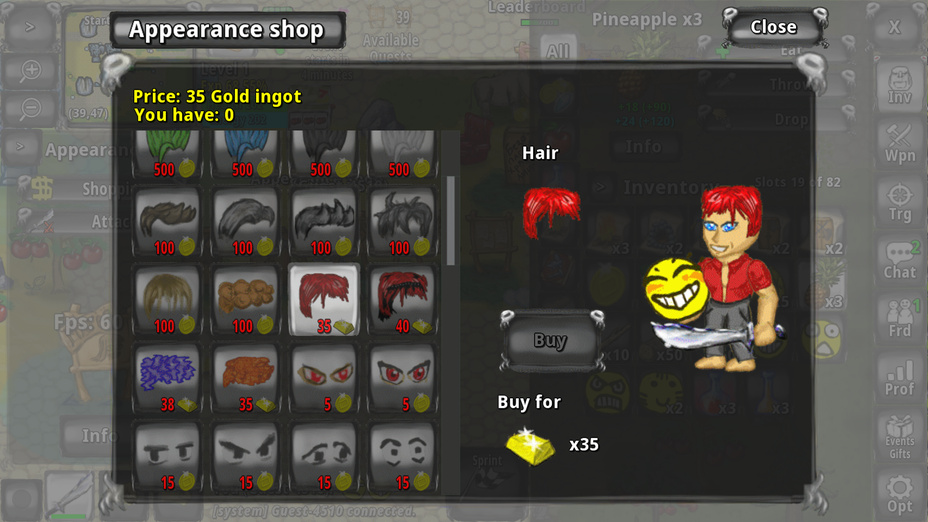This screenshot has width=928, height=522.
Task: Open the Wpn weapon menu
Action: click(899, 143)
